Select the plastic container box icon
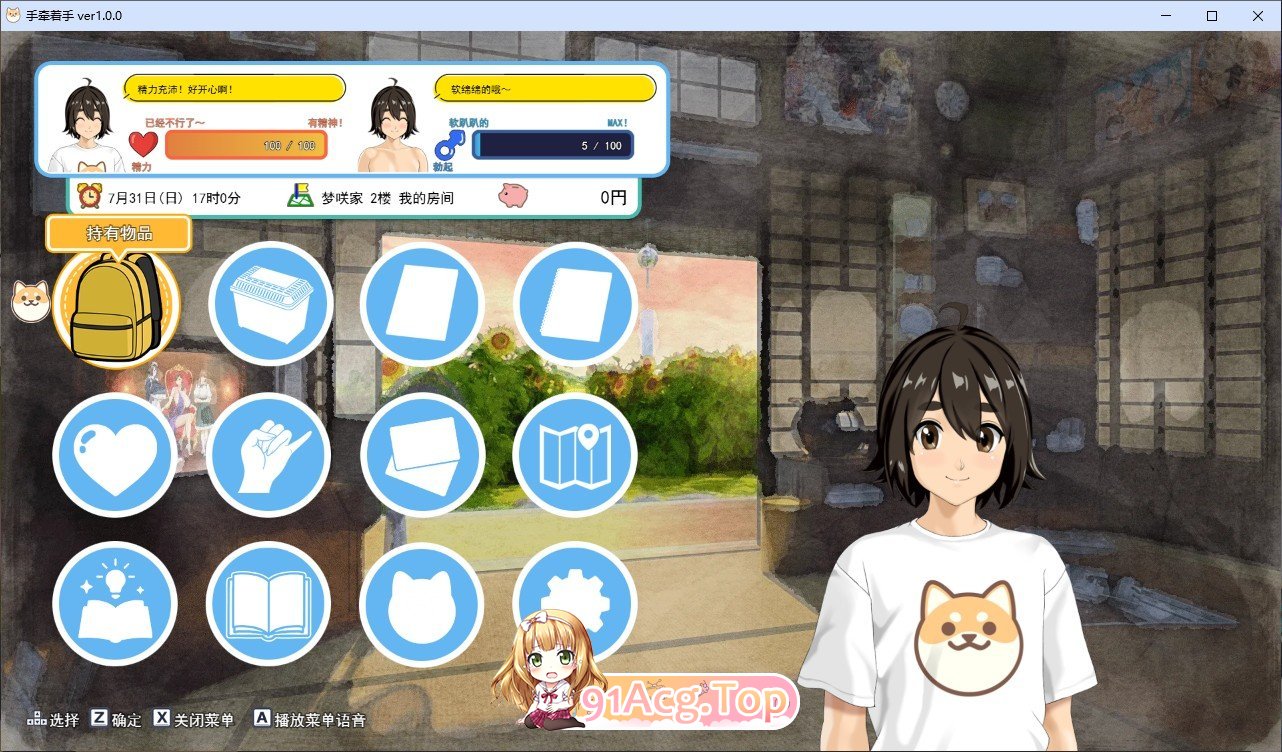1282x752 pixels. [270, 304]
